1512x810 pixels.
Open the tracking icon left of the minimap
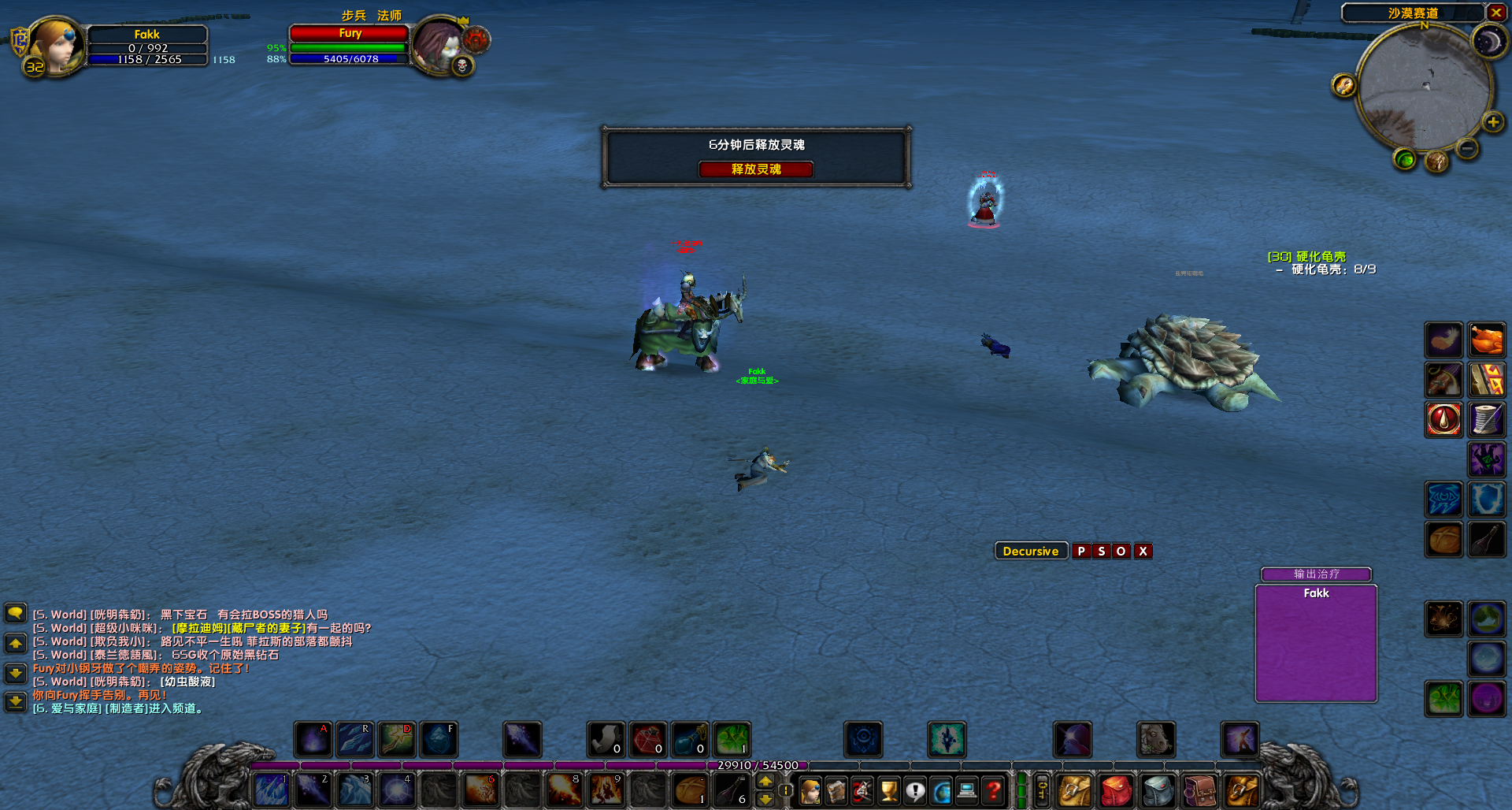tap(1343, 85)
